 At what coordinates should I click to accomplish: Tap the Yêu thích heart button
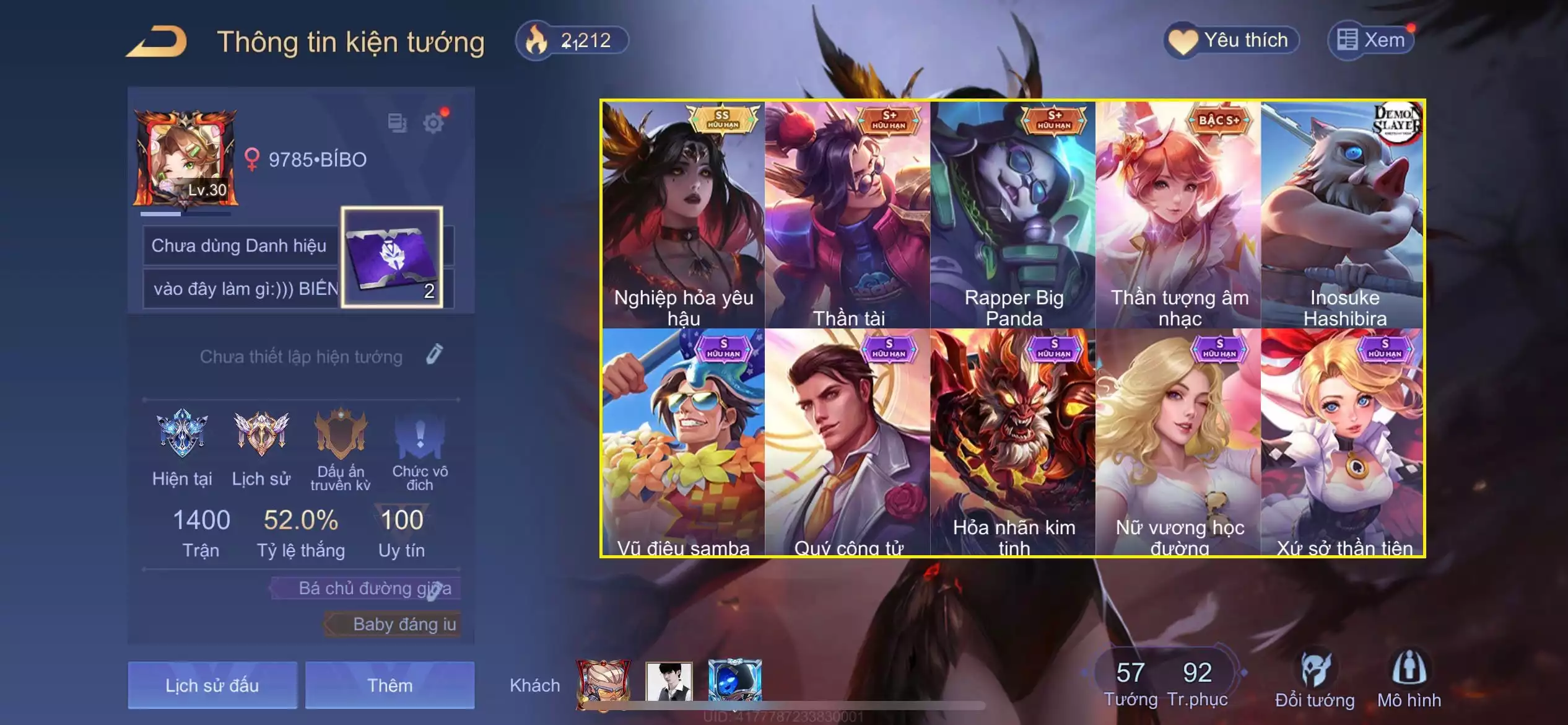[1231, 41]
